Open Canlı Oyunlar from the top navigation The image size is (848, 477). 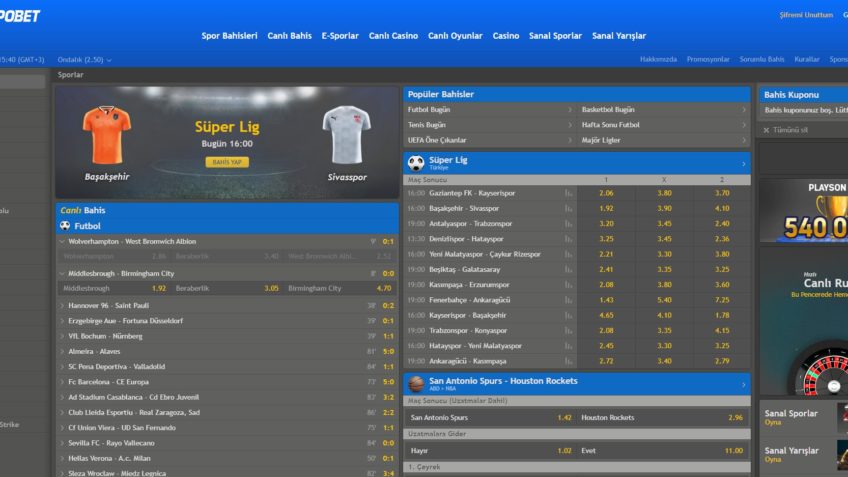click(x=455, y=36)
